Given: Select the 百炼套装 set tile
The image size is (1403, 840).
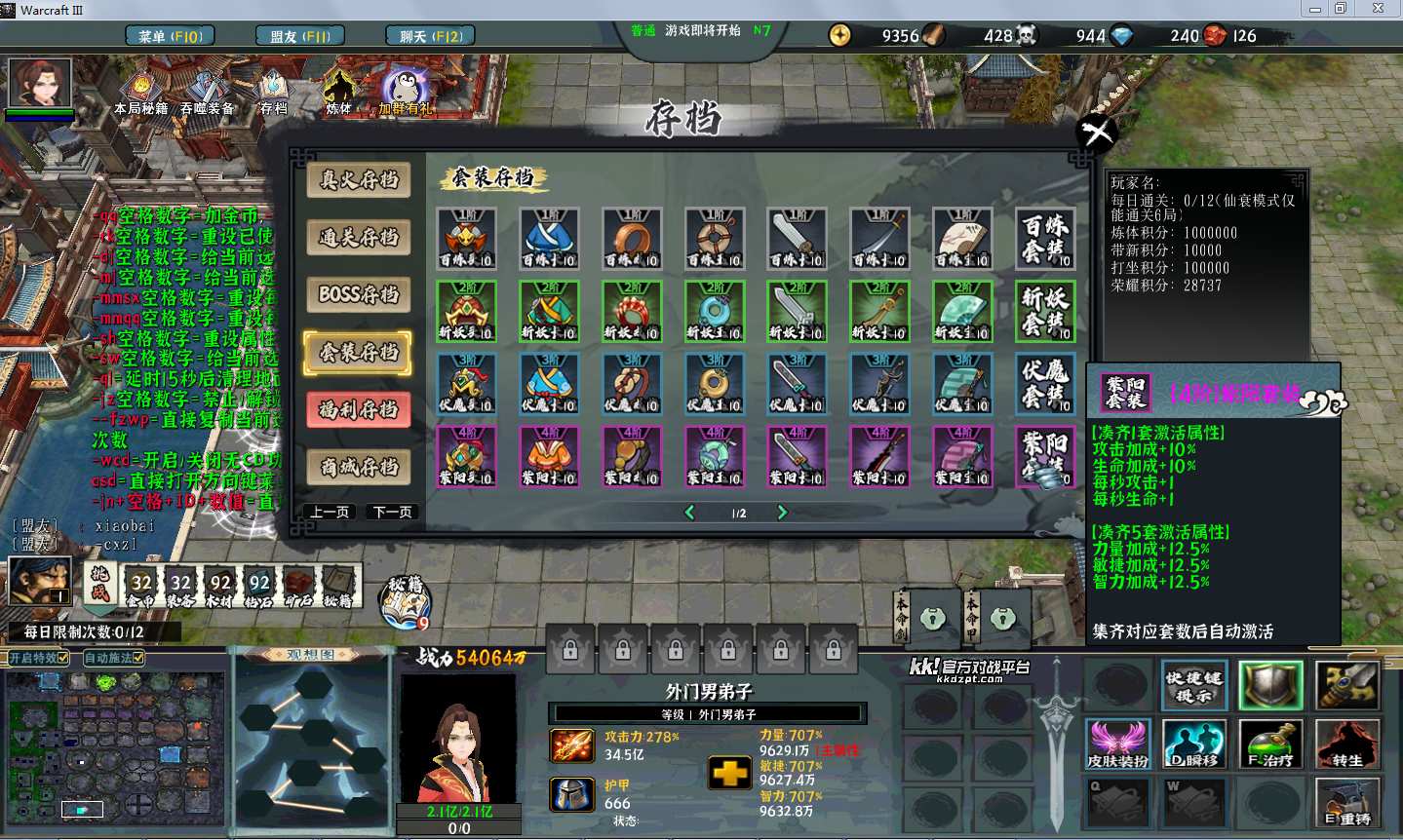Looking at the screenshot, I should click(1045, 239).
